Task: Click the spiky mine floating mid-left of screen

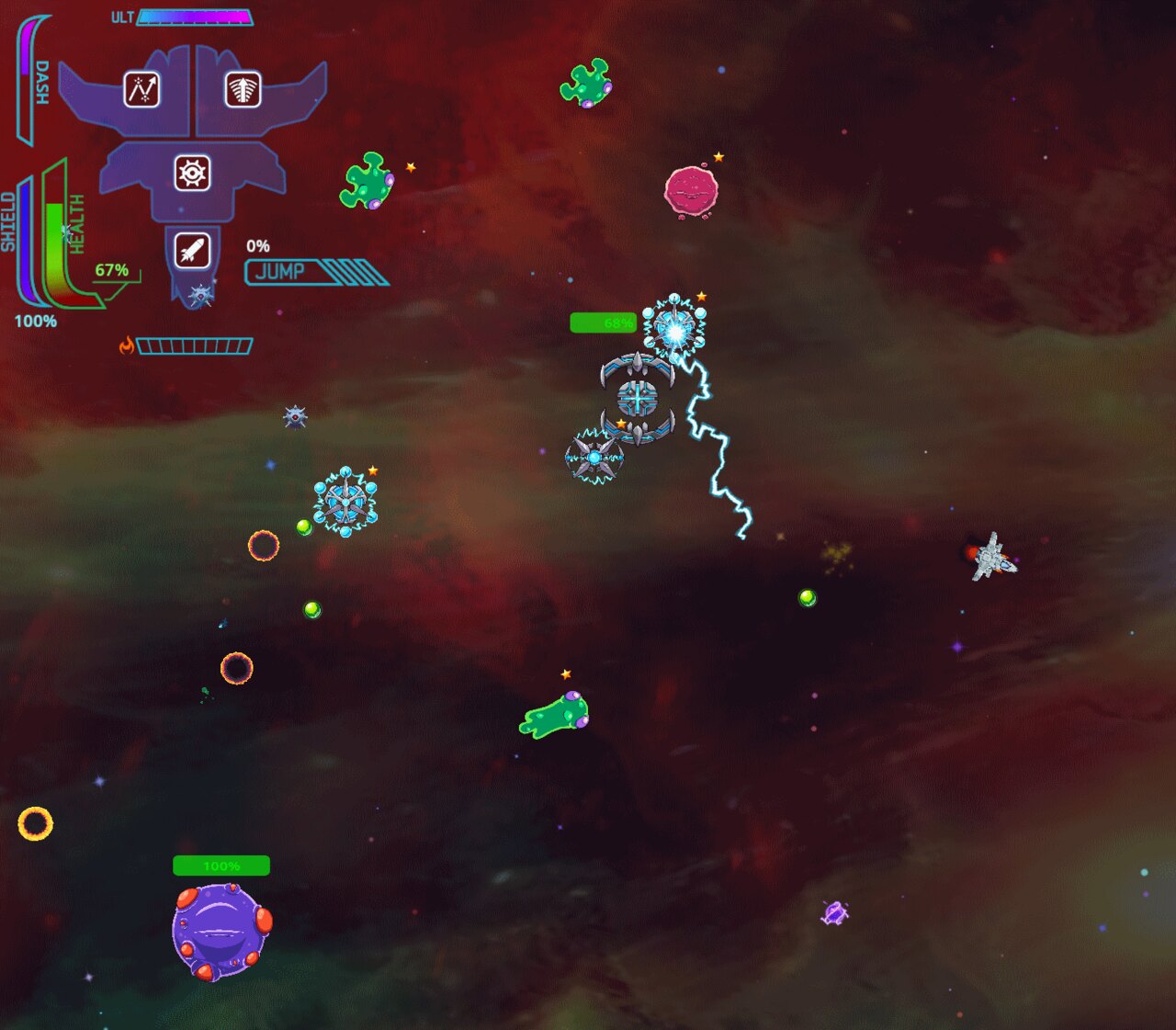Action: (x=295, y=416)
